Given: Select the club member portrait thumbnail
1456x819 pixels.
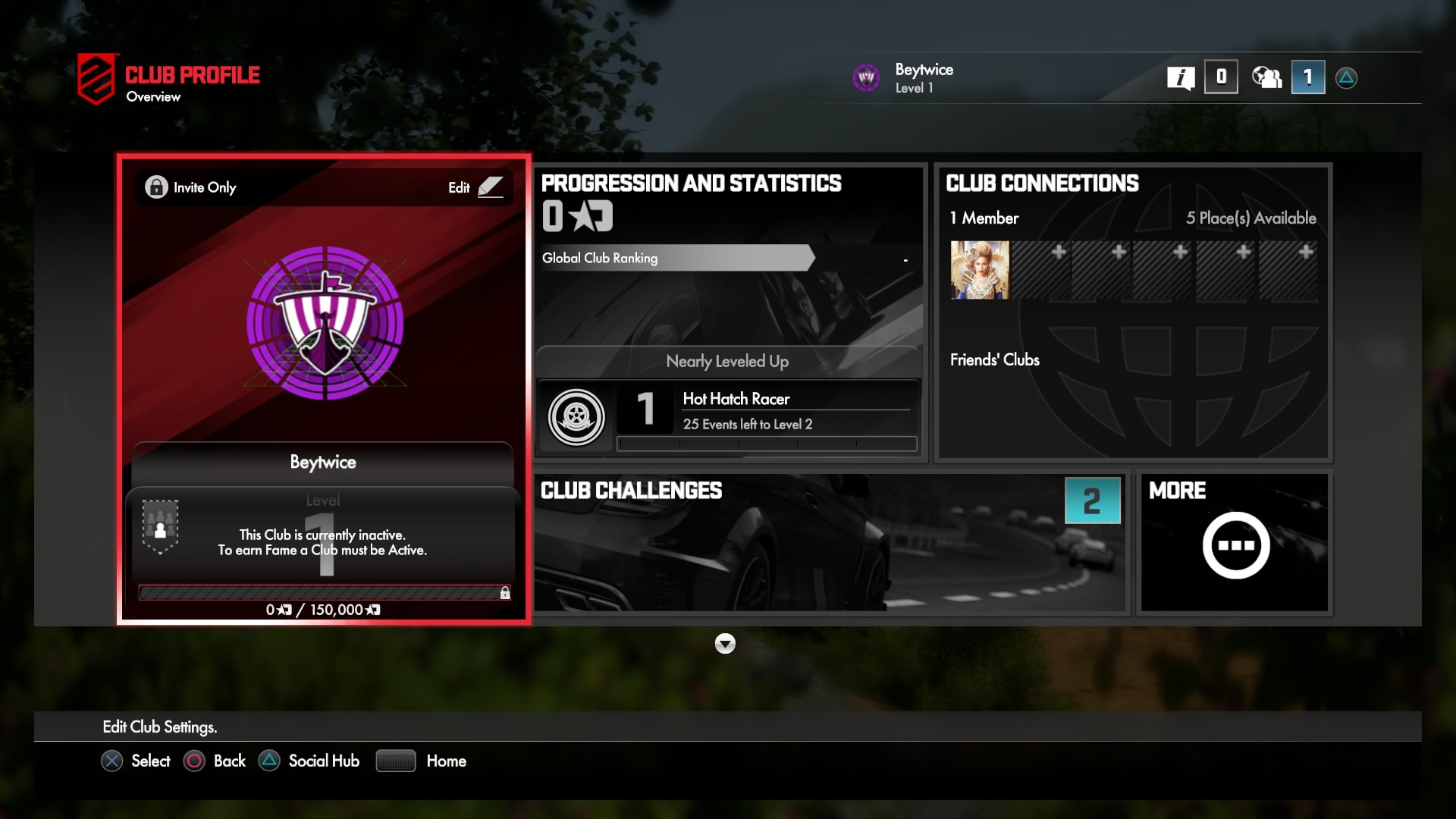Looking at the screenshot, I should click(x=980, y=270).
